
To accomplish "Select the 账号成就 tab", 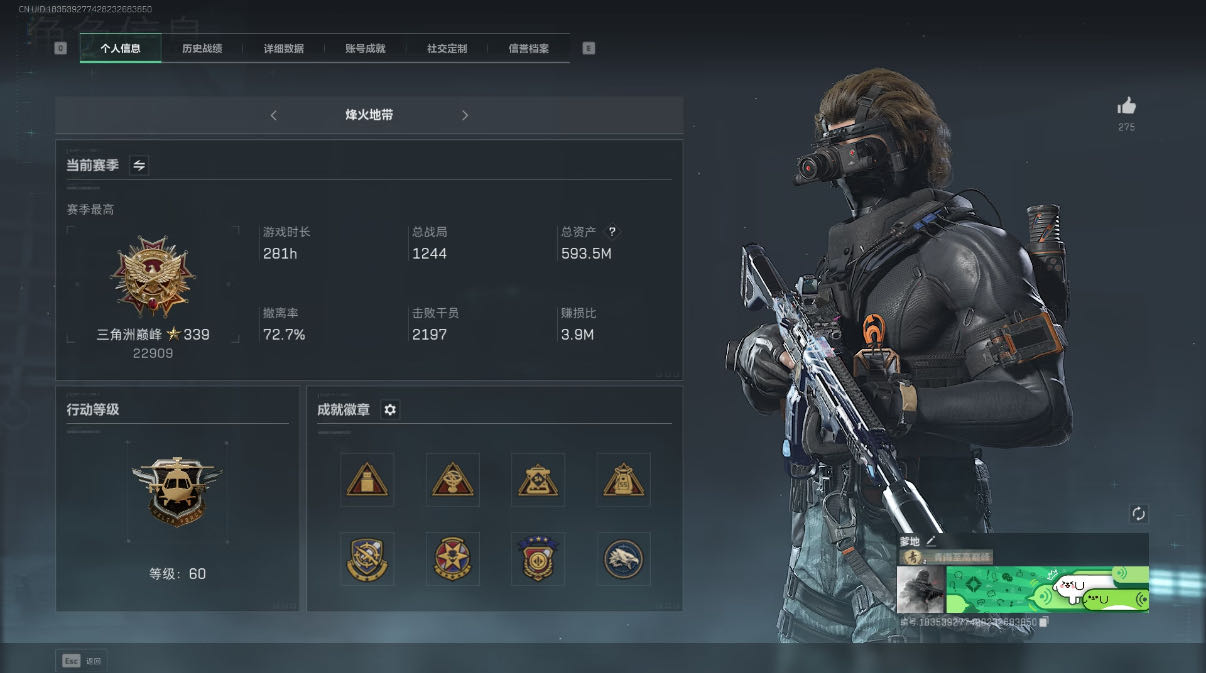I will pos(365,48).
